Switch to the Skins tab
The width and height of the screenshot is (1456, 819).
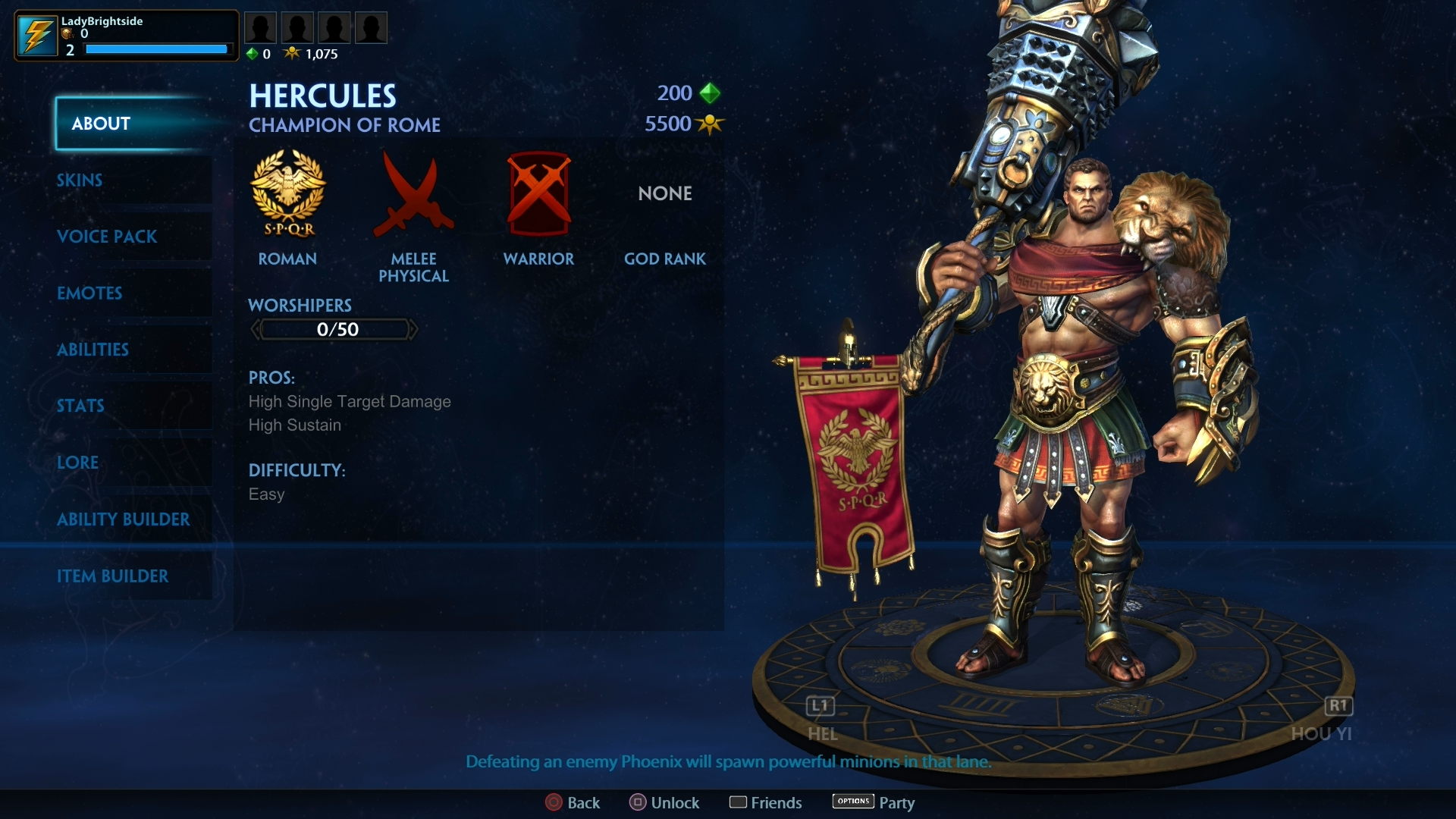pyautogui.click(x=79, y=180)
